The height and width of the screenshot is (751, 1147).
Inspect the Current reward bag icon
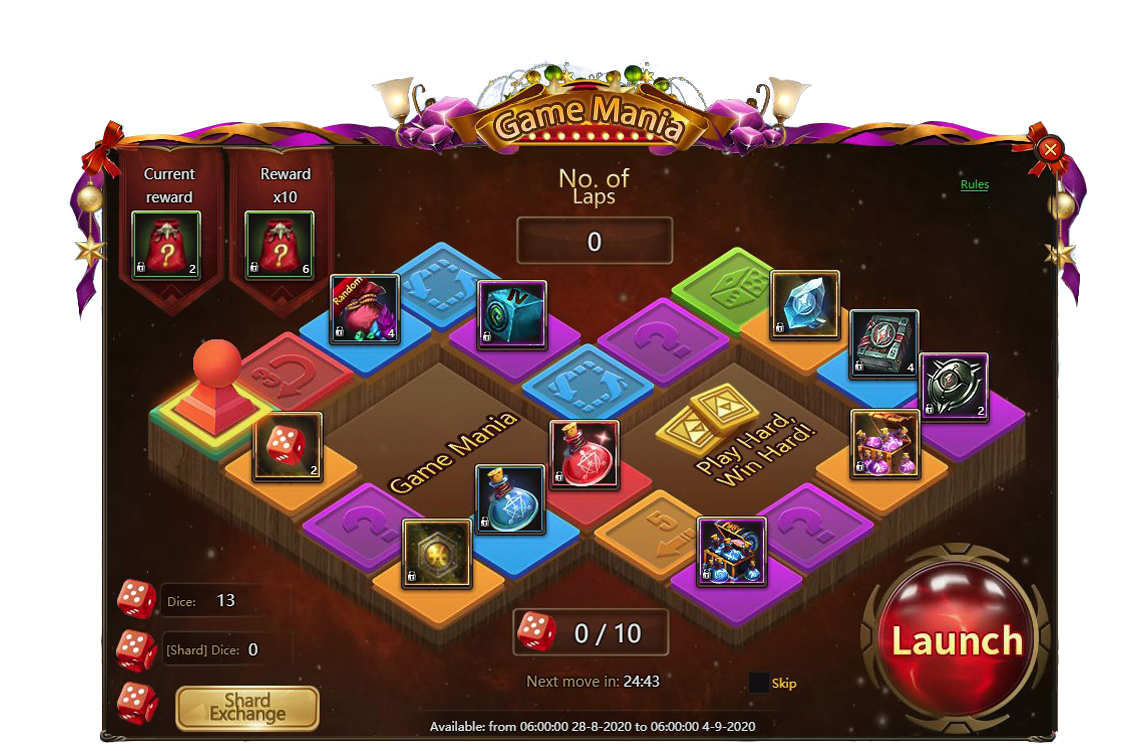coord(166,246)
